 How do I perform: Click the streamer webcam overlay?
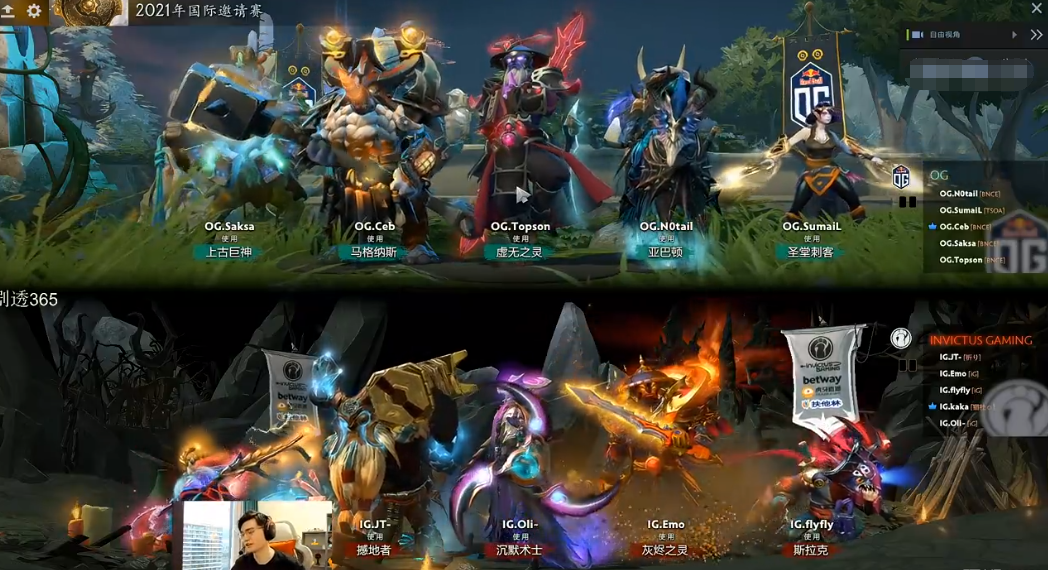(257, 535)
